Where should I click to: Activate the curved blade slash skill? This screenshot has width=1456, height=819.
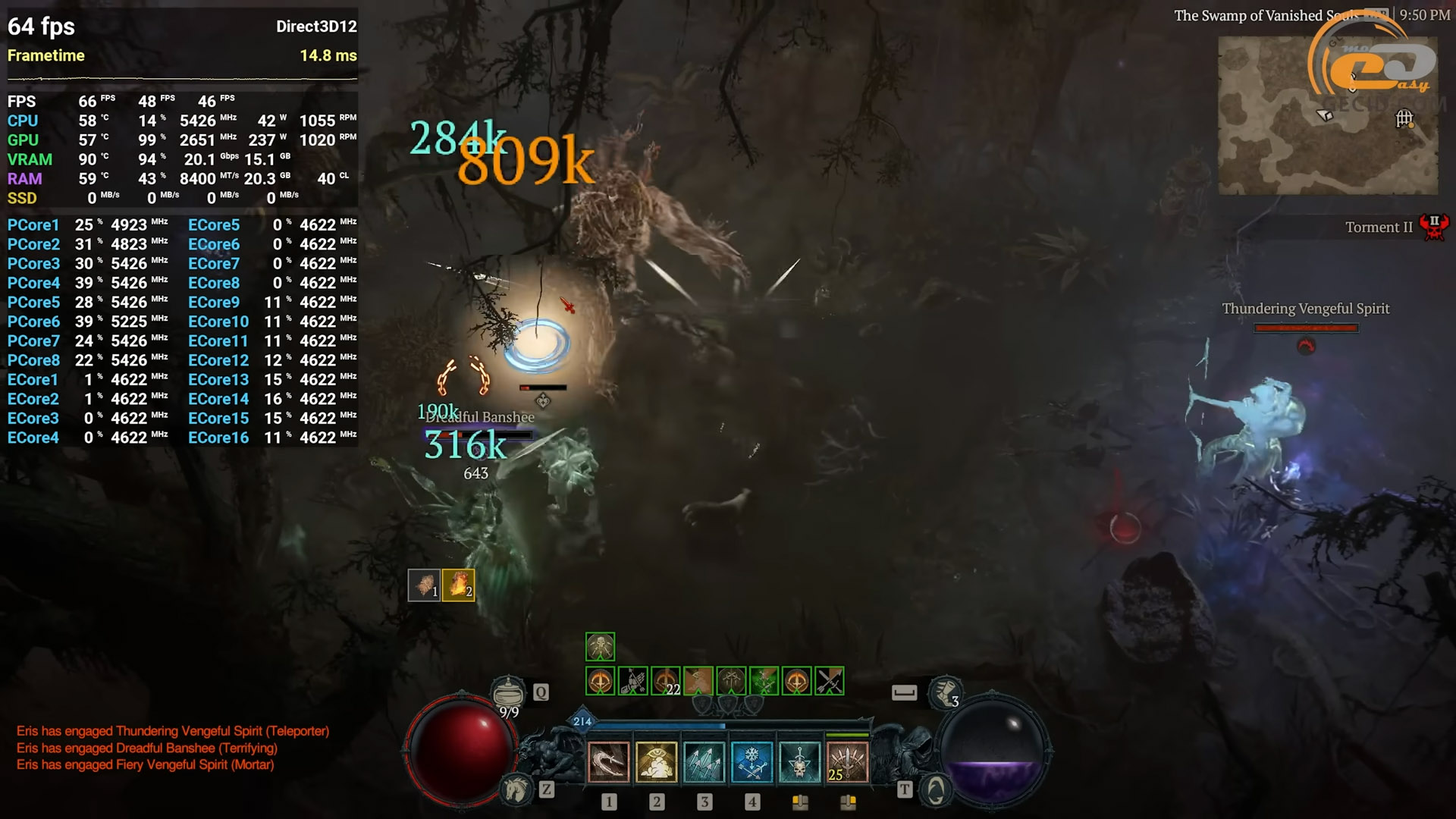click(x=608, y=762)
